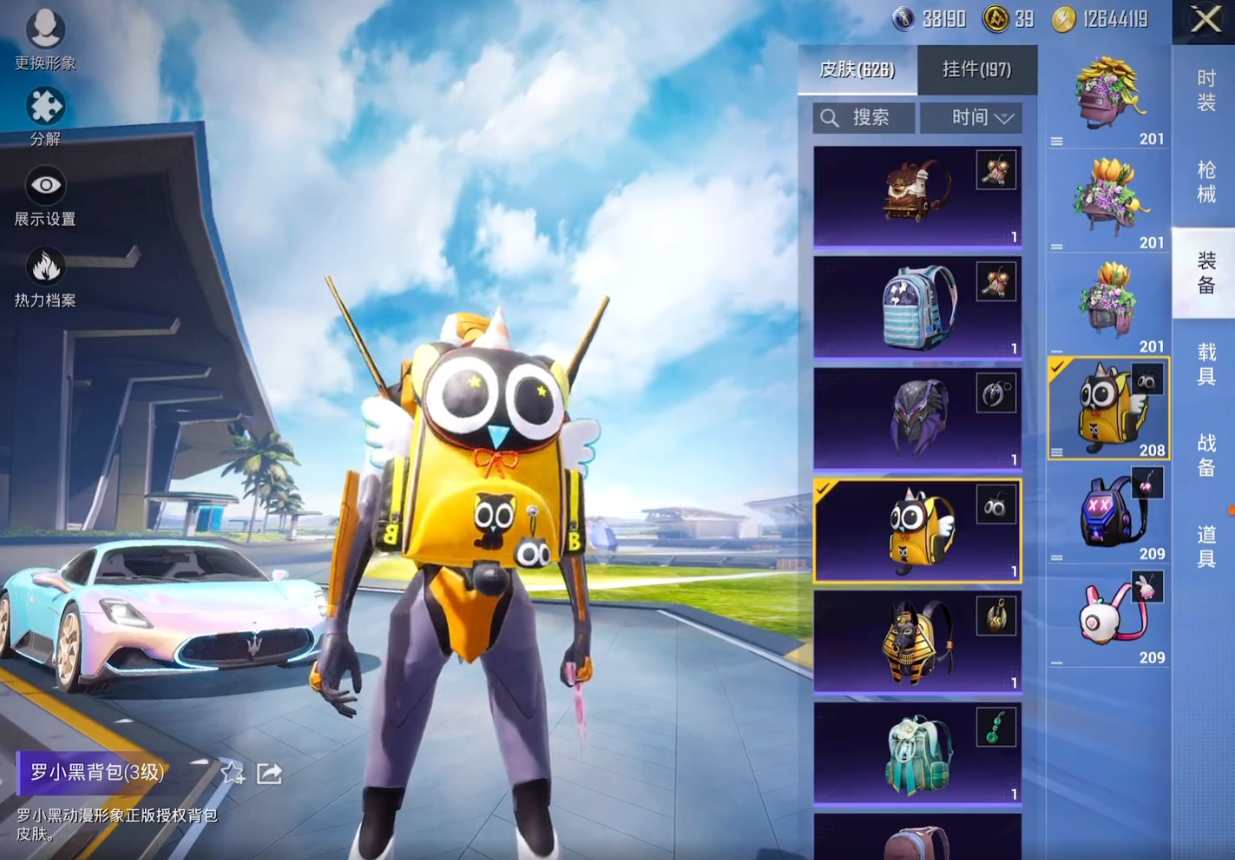Select the 载具 vehicles category

(1206, 363)
